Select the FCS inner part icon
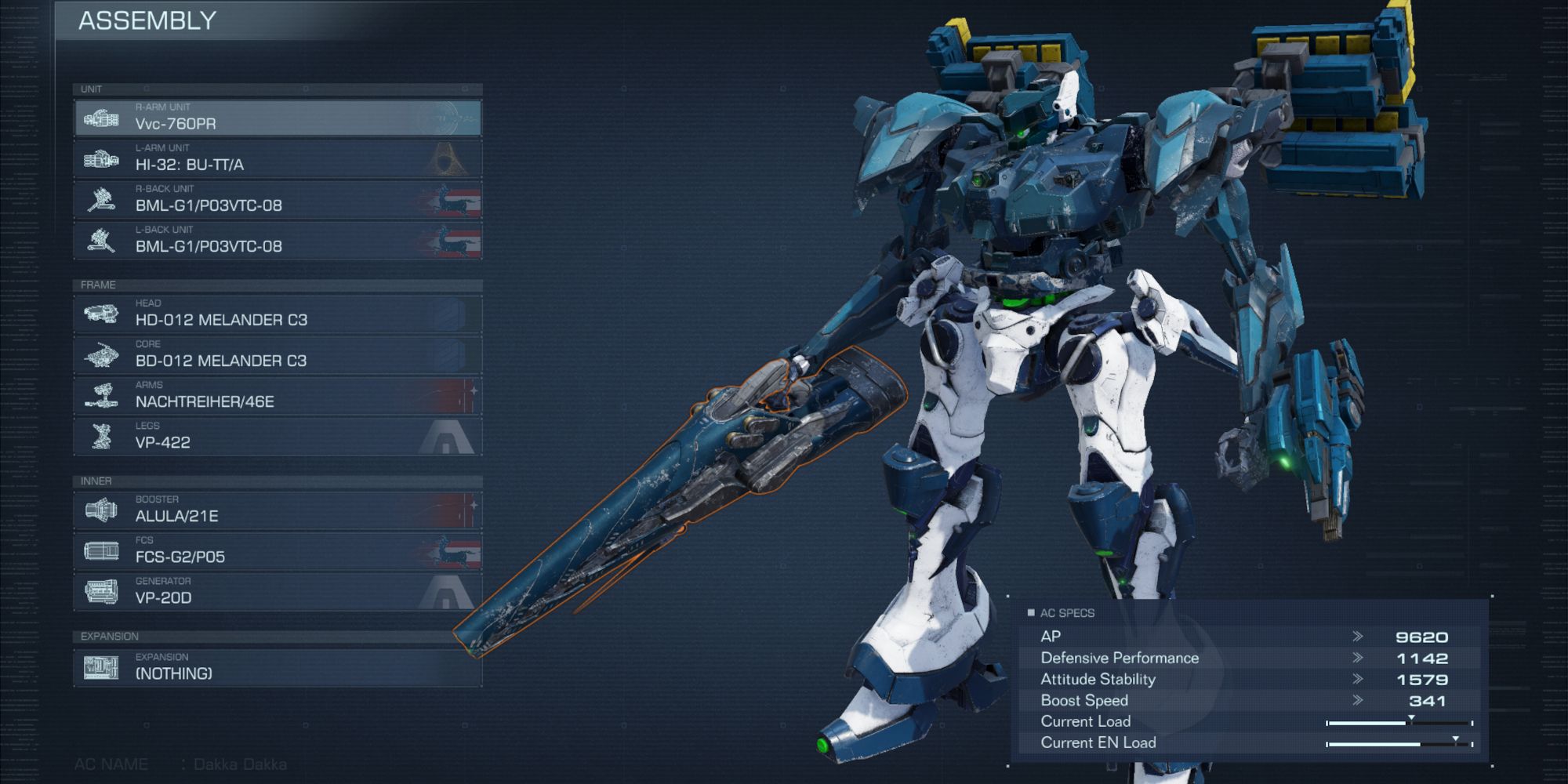This screenshot has width=1568, height=784. [x=102, y=550]
